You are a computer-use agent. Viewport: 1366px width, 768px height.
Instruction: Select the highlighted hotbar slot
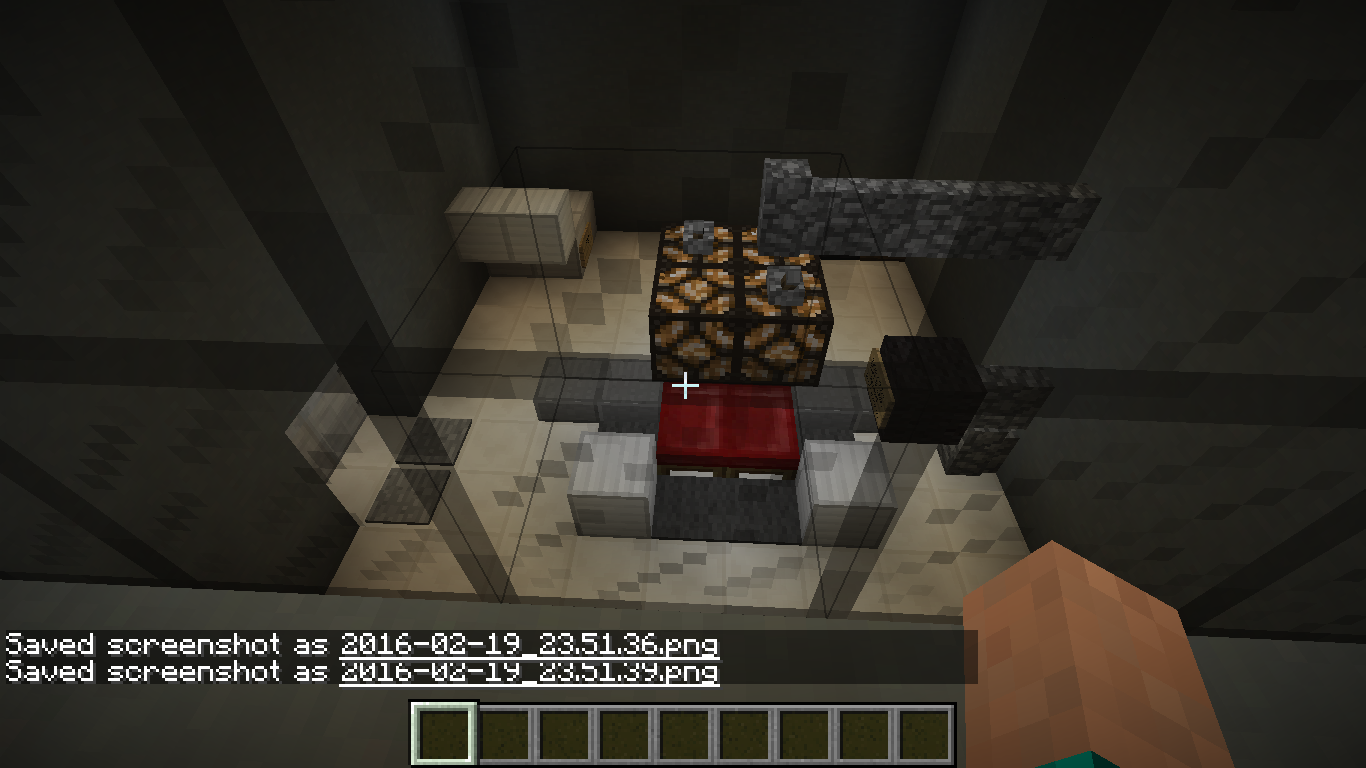tap(444, 734)
